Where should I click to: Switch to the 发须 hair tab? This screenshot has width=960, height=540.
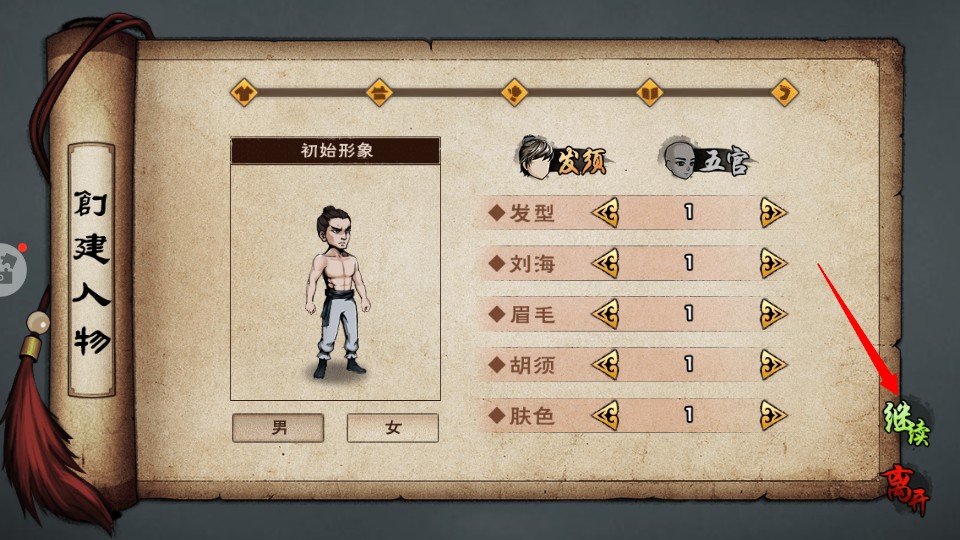click(562, 159)
